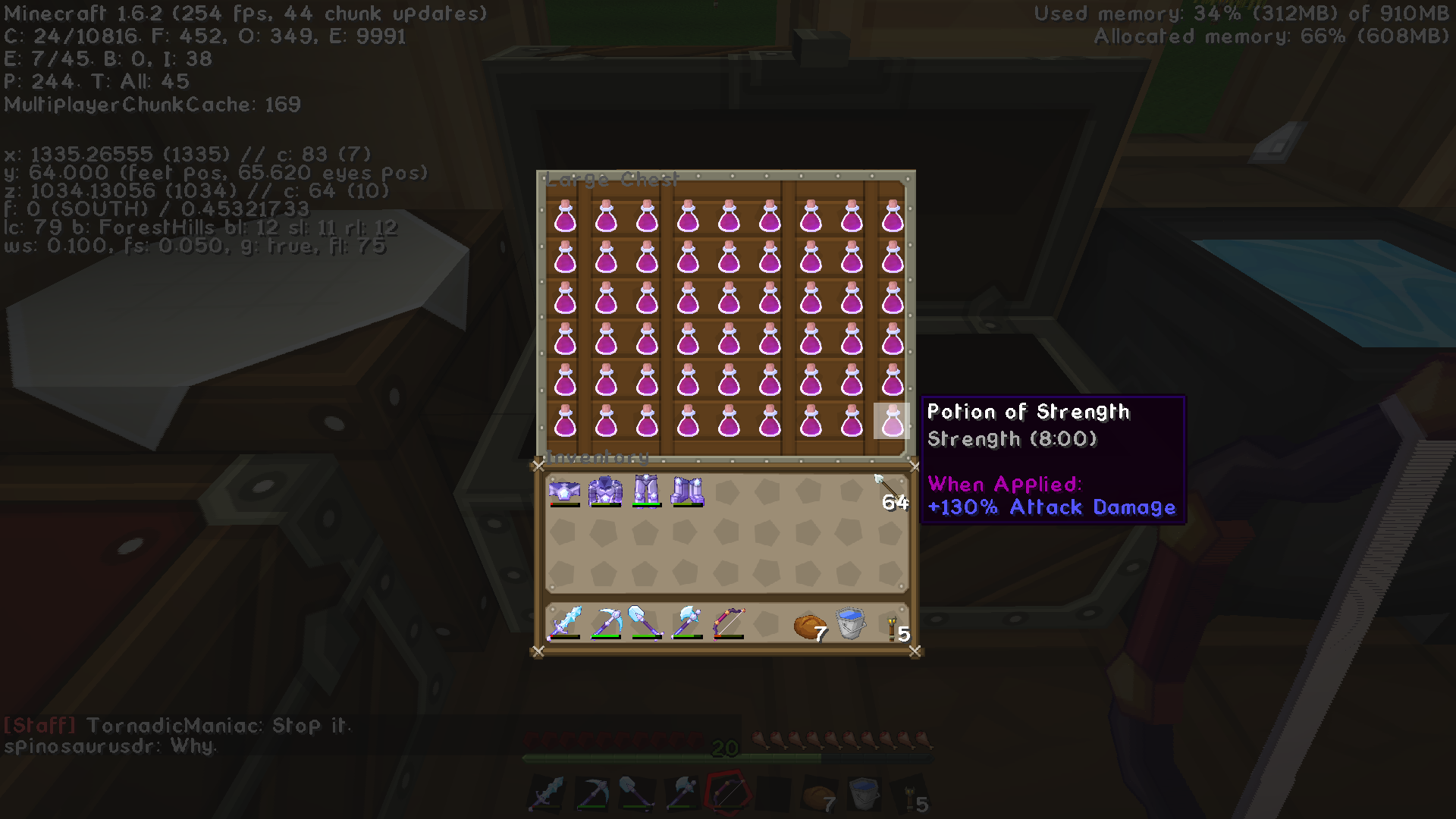
Task: Pick up the diamond chestplate
Action: coord(607,491)
